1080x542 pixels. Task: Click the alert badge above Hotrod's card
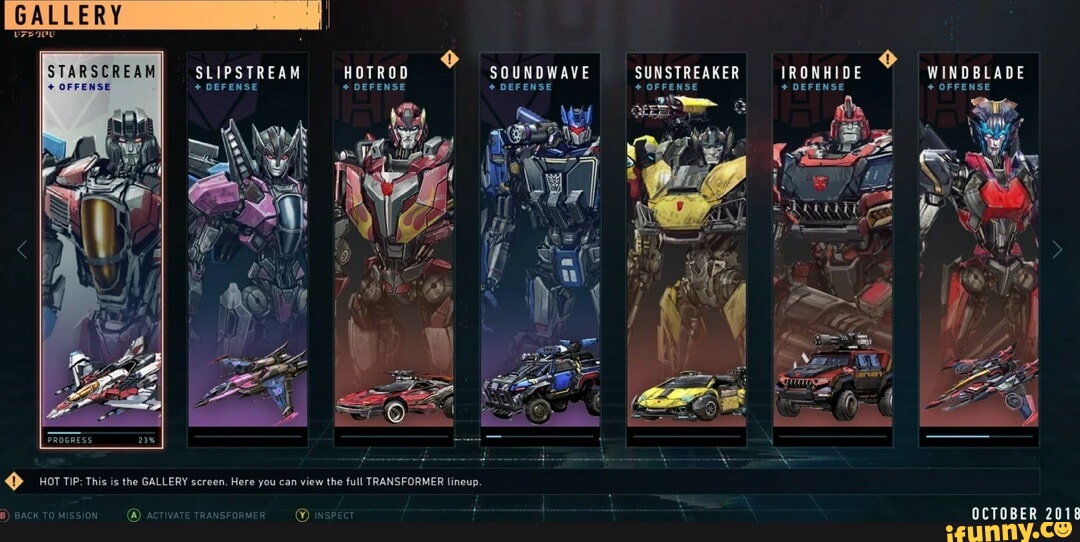(450, 59)
